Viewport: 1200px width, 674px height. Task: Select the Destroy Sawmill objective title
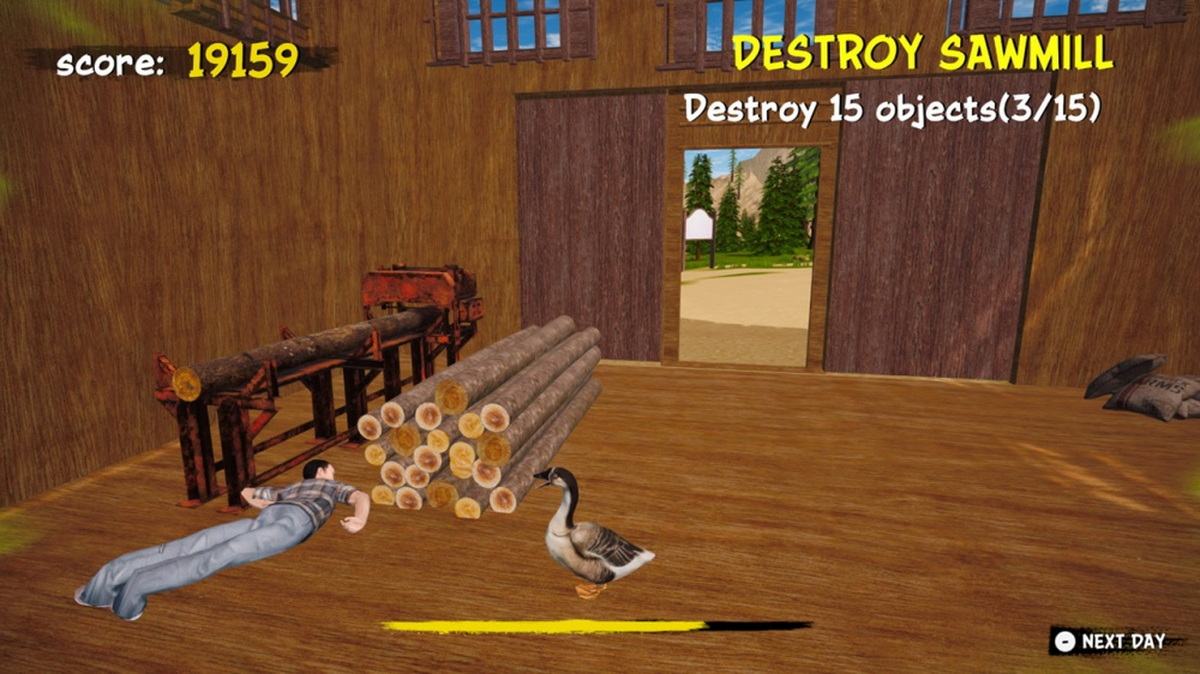point(922,53)
